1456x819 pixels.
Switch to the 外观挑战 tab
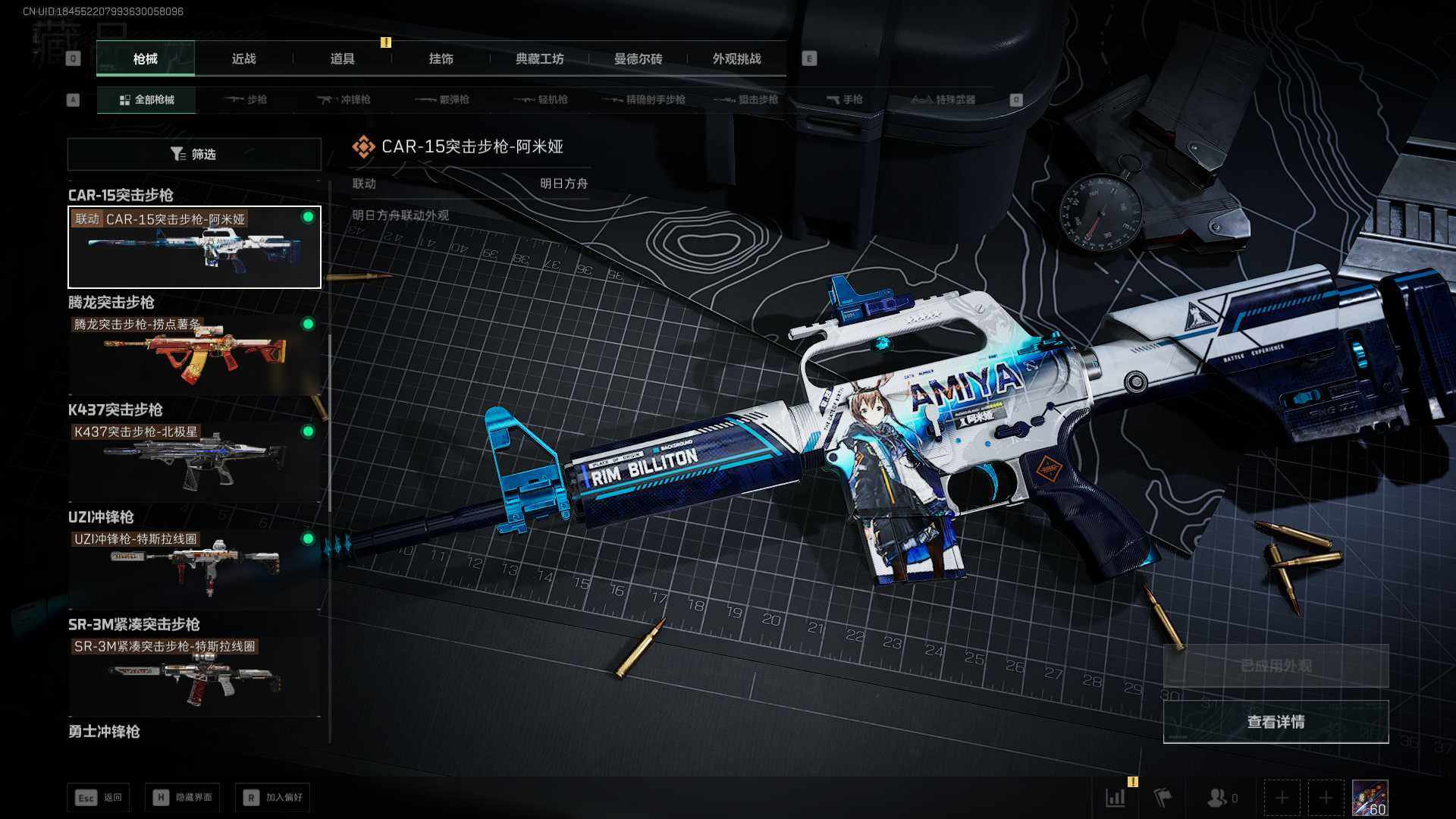coord(736,59)
